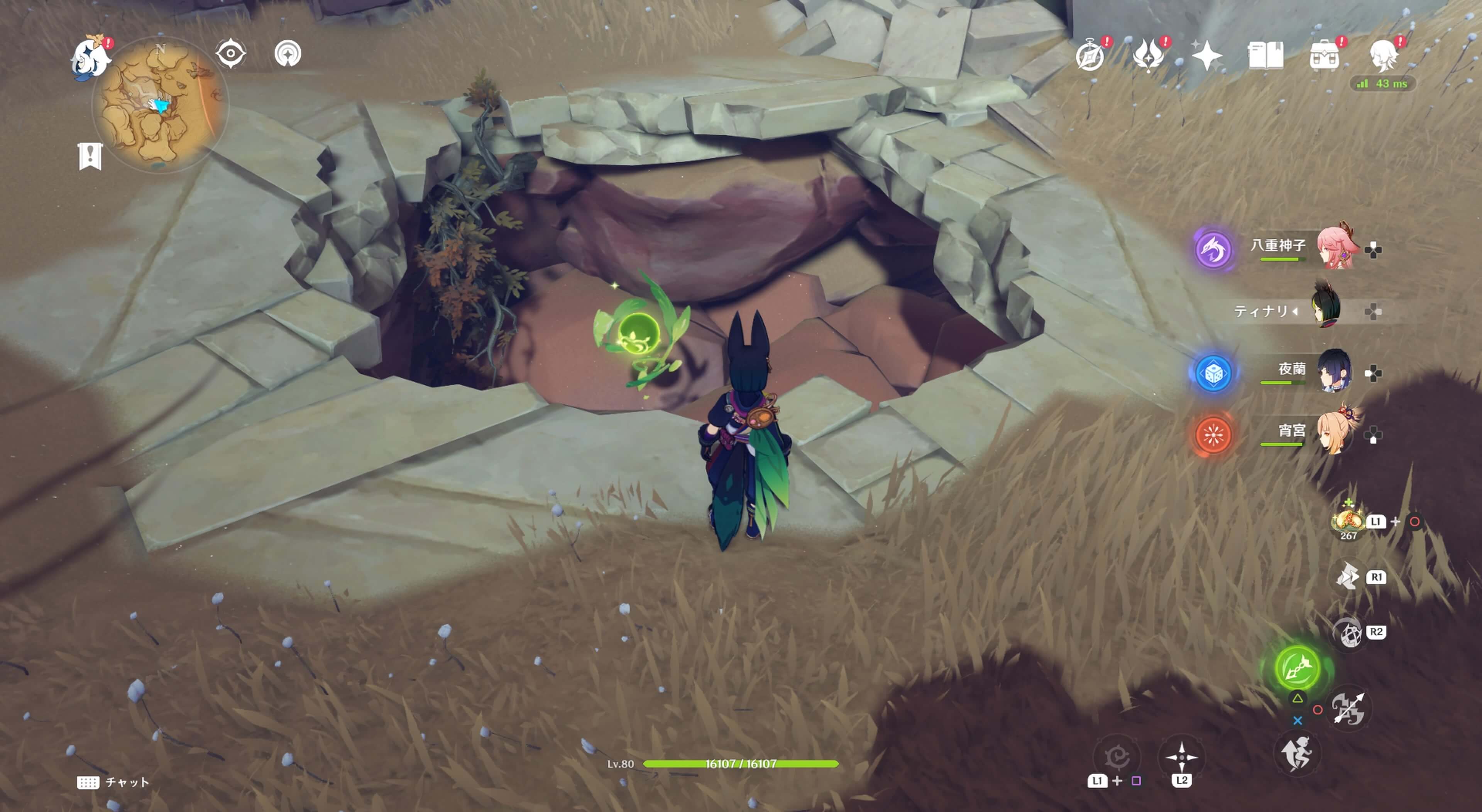The width and height of the screenshot is (1482, 812).
Task: Use the food item showing 267
Action: click(1348, 521)
